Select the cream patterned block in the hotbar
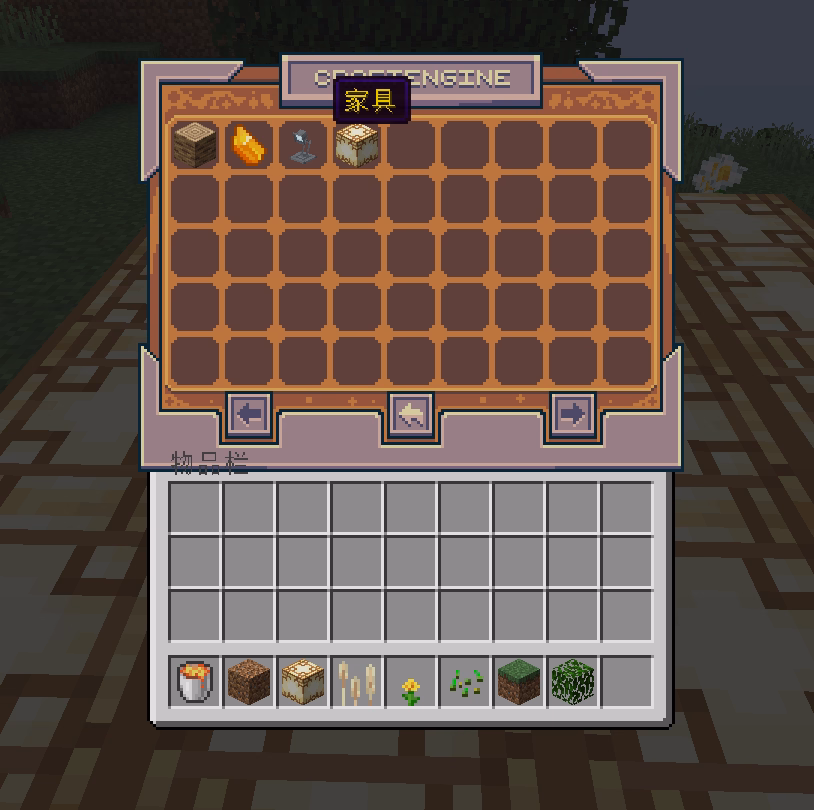The width and height of the screenshot is (814, 810). pyautogui.click(x=302, y=682)
